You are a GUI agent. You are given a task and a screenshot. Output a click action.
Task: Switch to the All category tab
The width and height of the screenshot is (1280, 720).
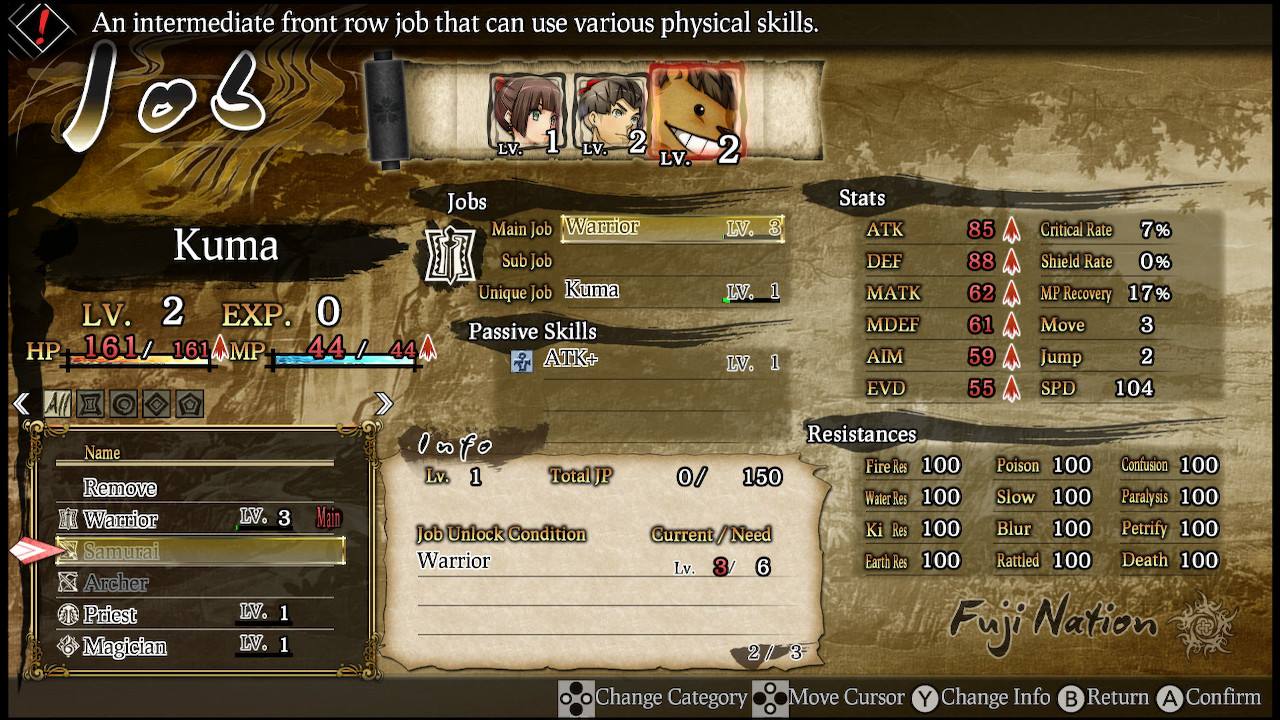[57, 404]
